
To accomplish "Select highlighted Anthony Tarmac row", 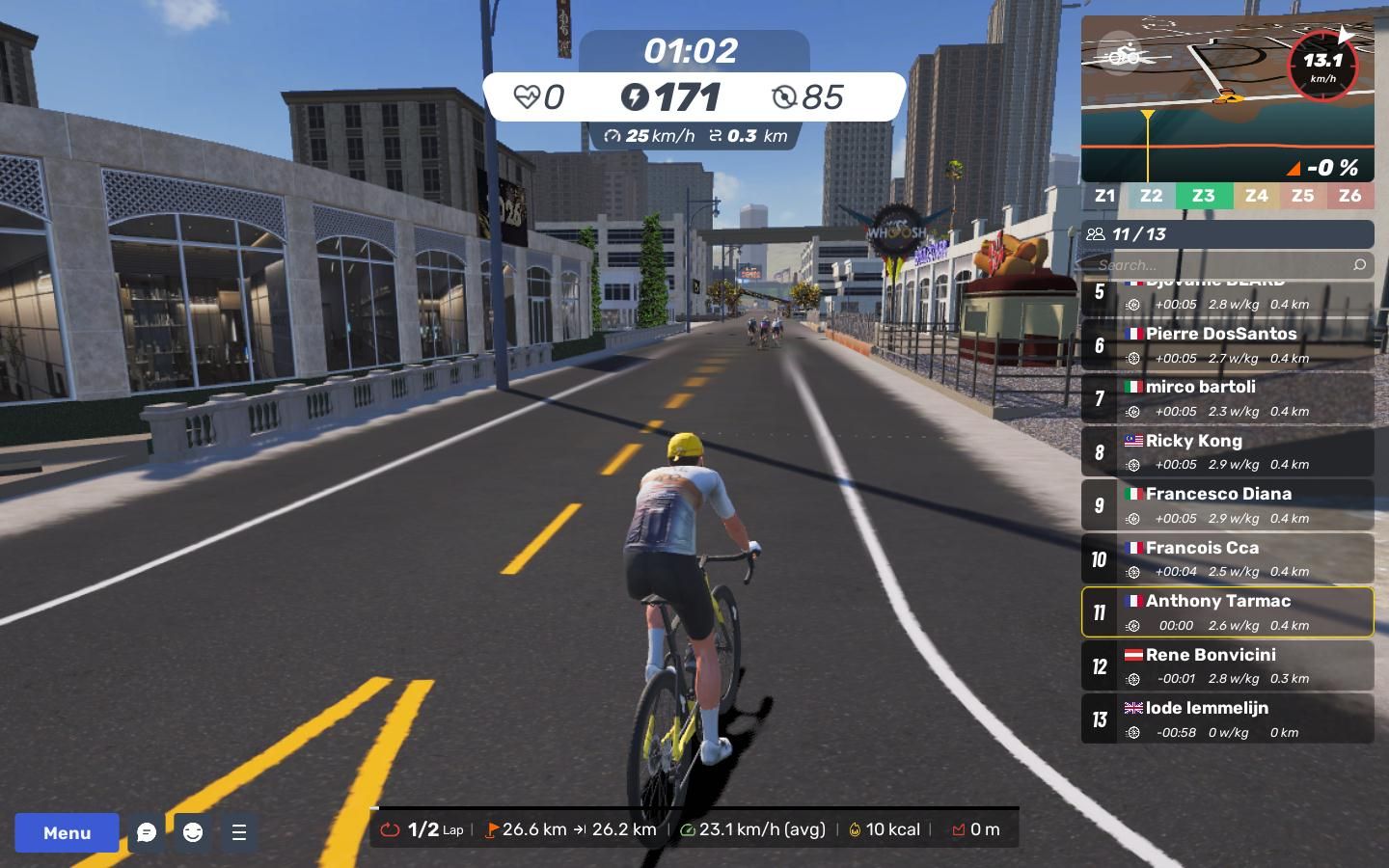I will pos(1227,611).
